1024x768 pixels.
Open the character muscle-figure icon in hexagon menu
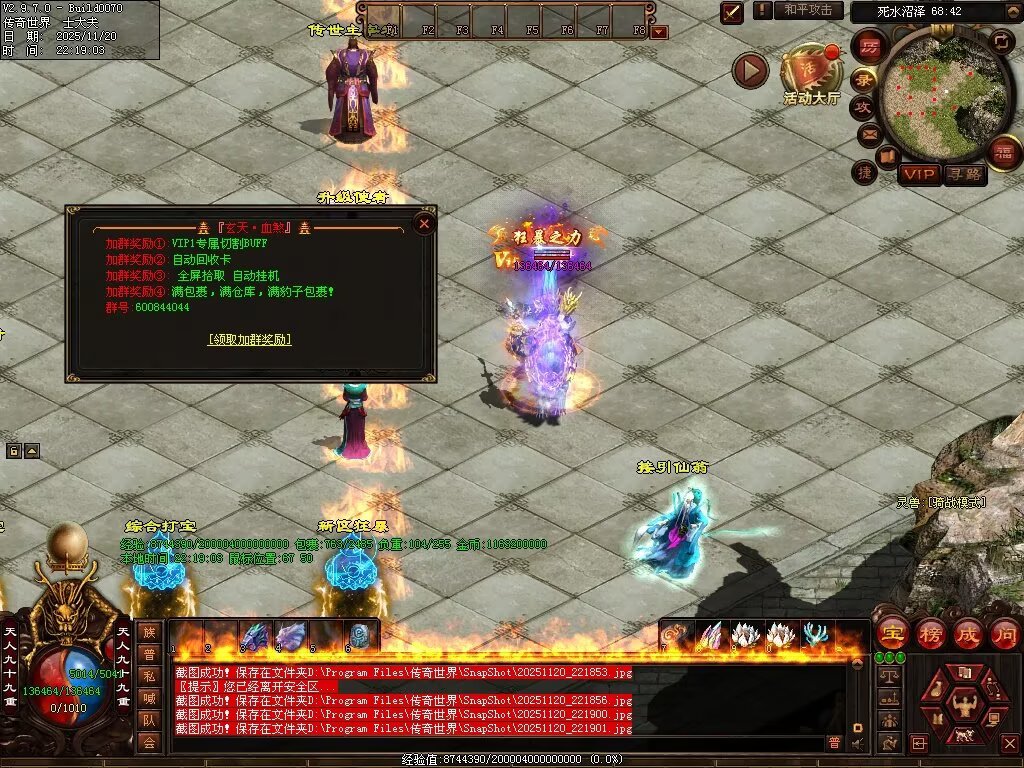coord(965,703)
